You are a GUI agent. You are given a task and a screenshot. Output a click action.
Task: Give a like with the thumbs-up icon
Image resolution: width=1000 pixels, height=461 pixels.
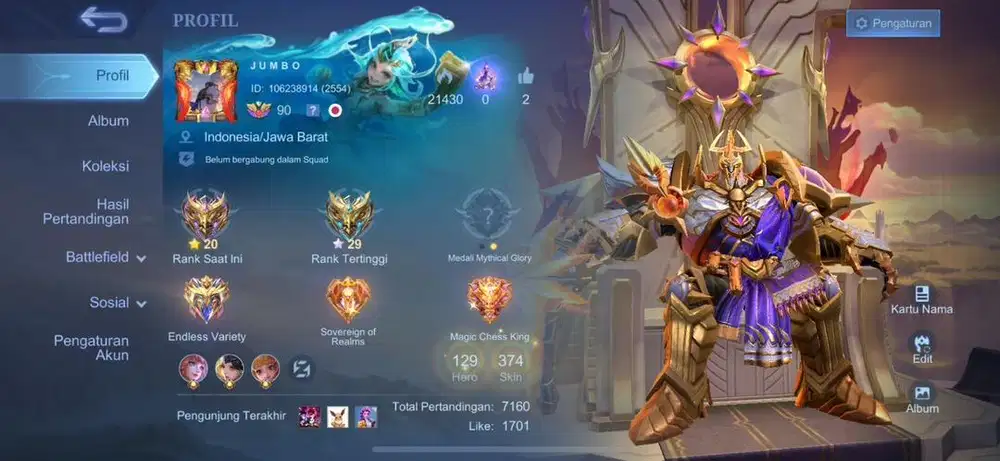[x=525, y=77]
